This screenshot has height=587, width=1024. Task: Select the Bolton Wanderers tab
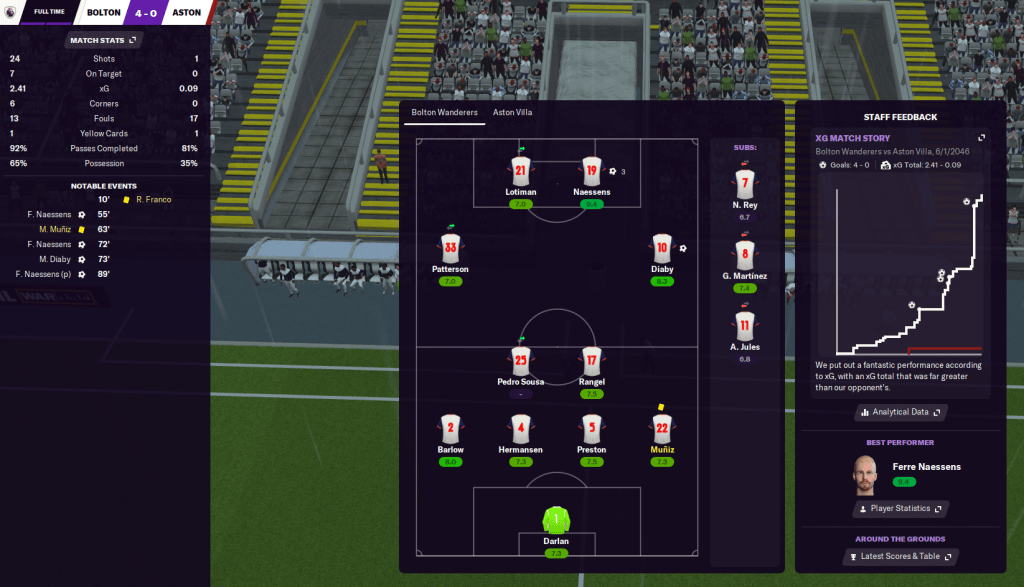(x=444, y=112)
